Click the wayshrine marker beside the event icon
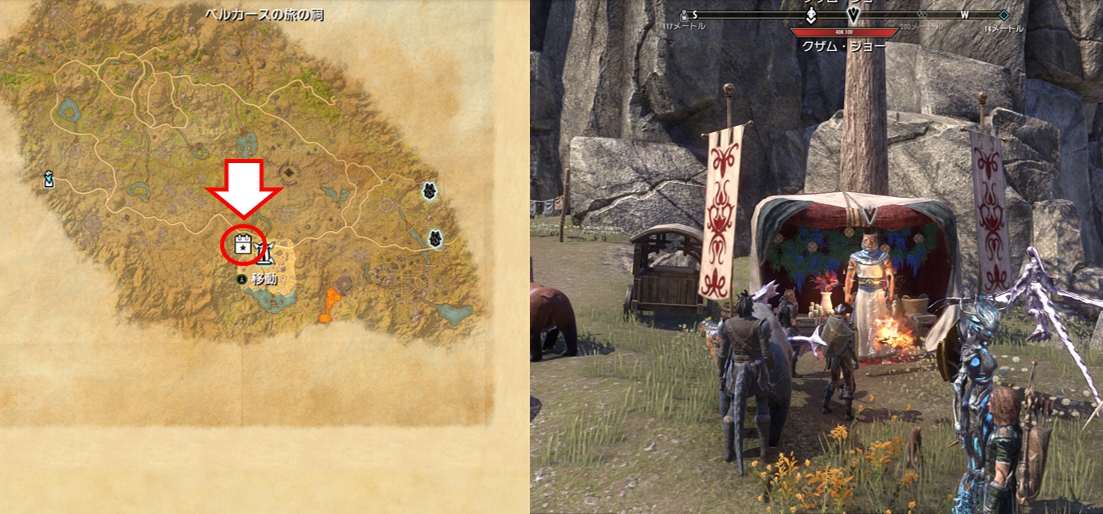Image resolution: width=1103 pixels, height=514 pixels. tap(266, 248)
